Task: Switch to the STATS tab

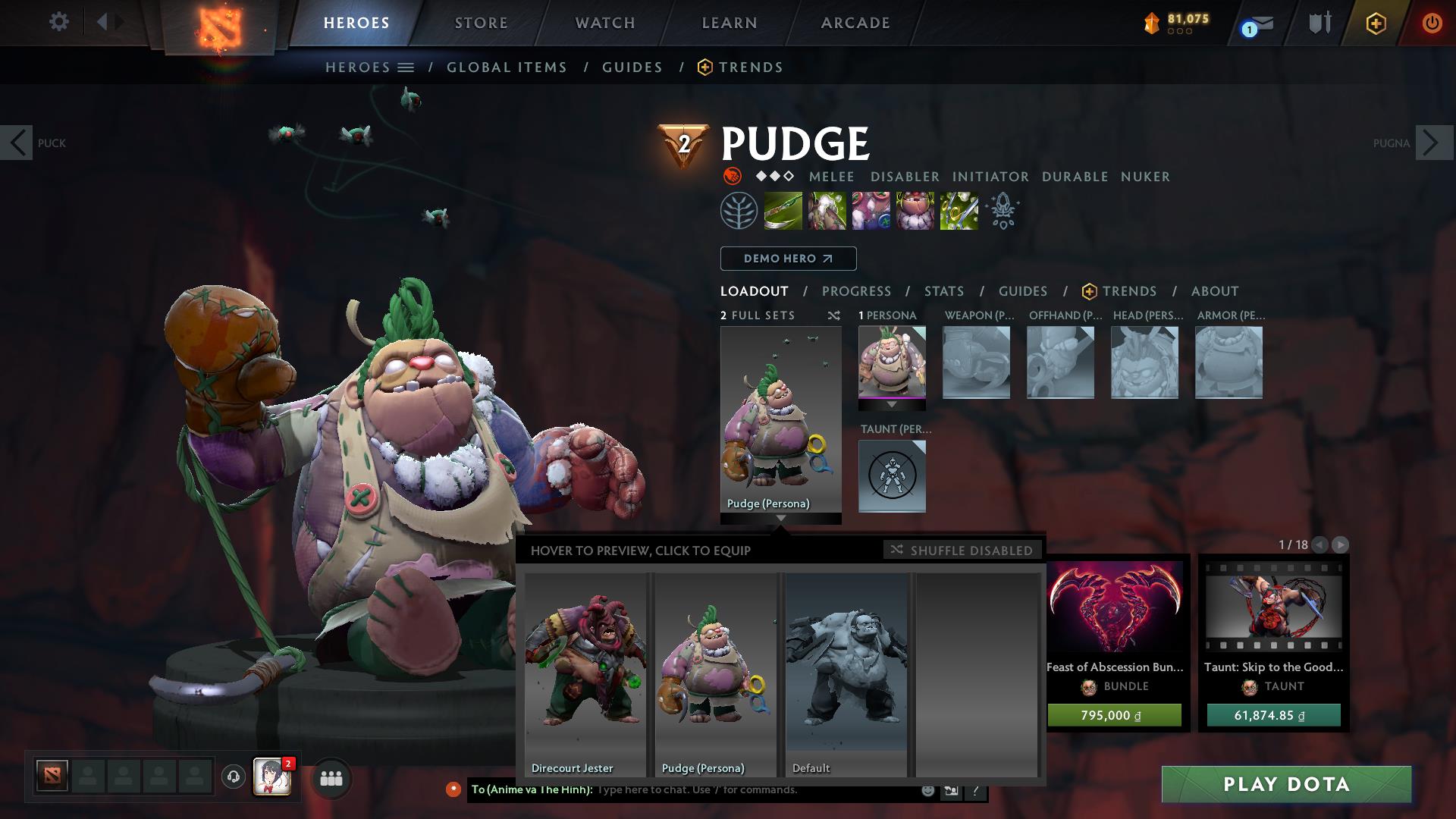Action: tap(943, 291)
